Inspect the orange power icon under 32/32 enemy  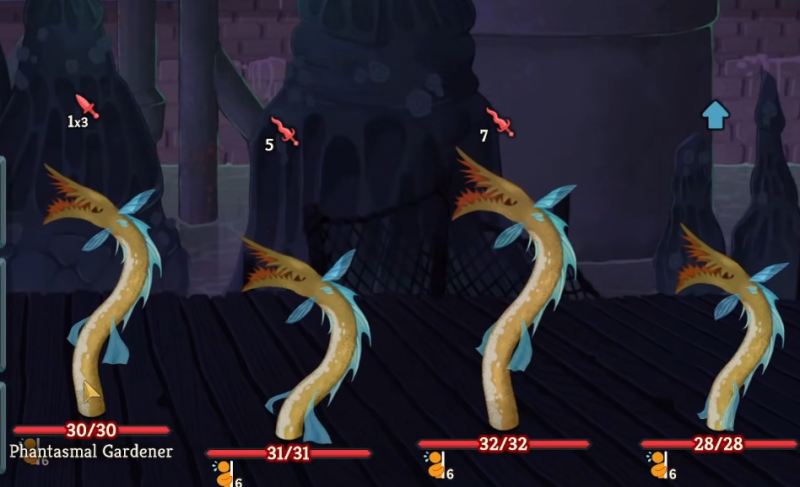tap(435, 465)
